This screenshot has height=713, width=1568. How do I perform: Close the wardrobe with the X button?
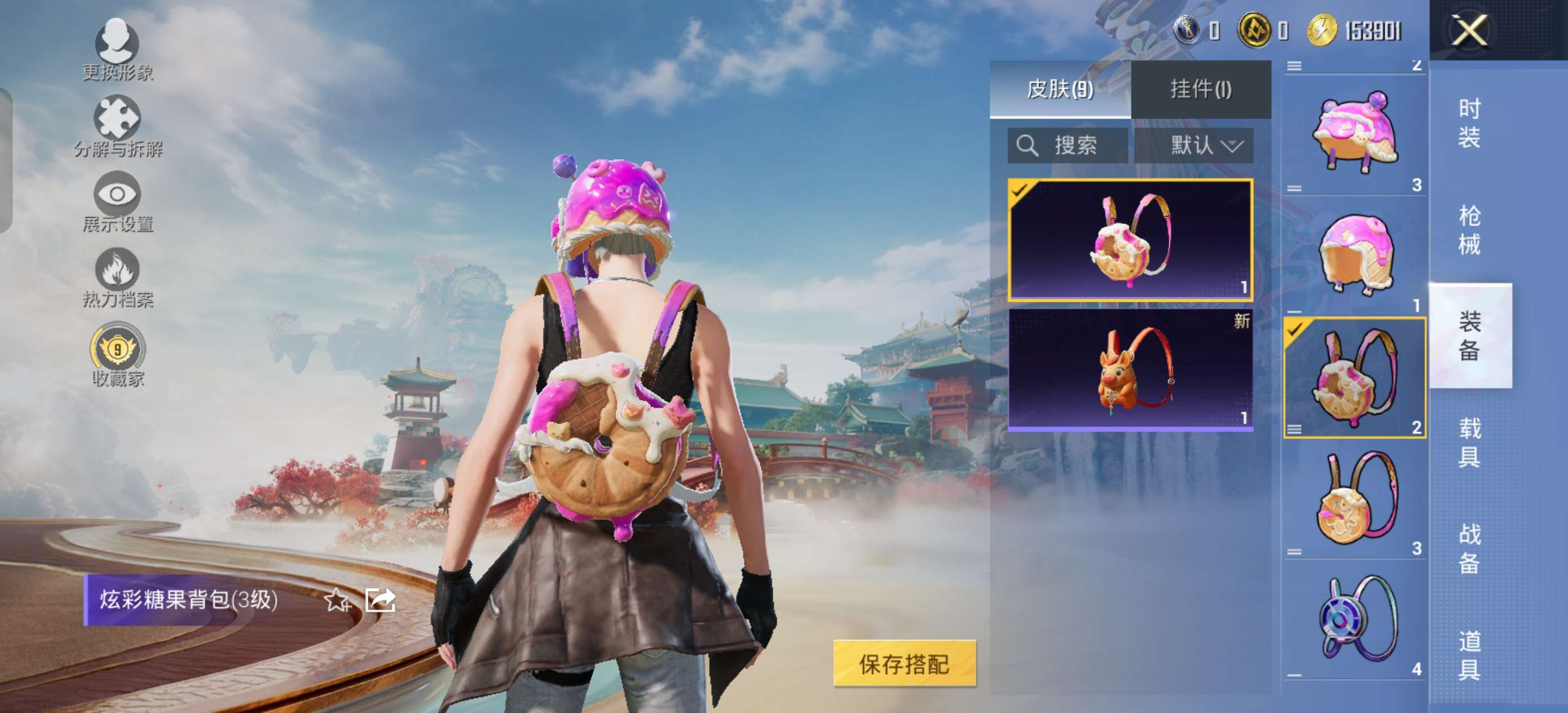point(1469,30)
